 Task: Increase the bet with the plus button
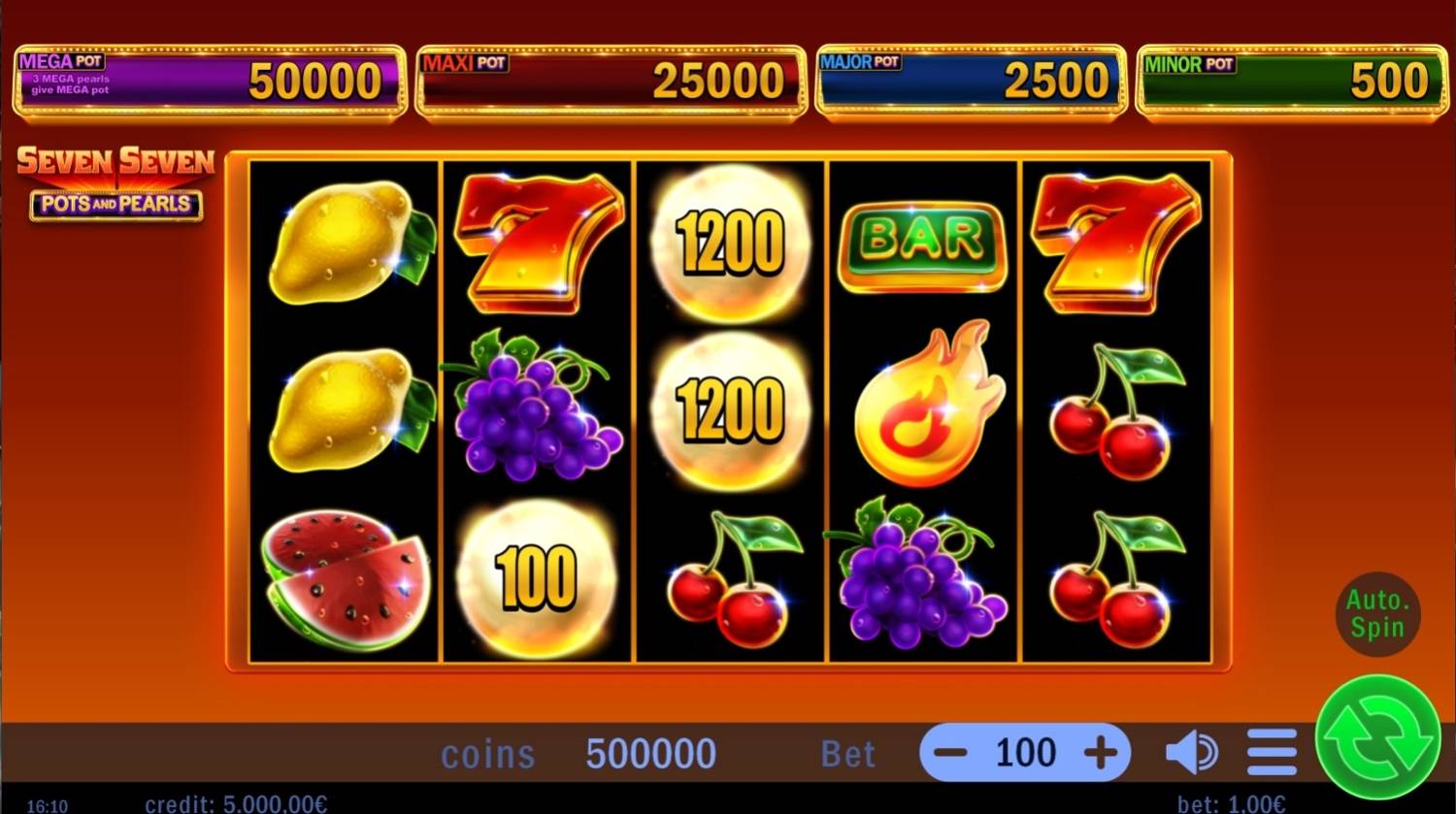tap(1101, 753)
